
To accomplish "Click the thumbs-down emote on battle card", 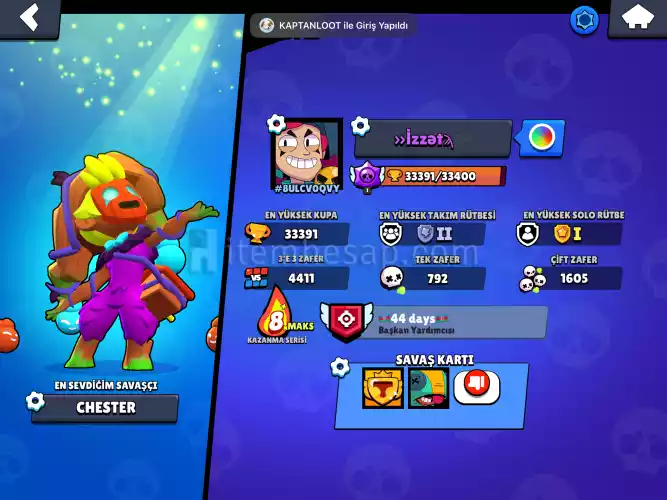I will 476,386.
